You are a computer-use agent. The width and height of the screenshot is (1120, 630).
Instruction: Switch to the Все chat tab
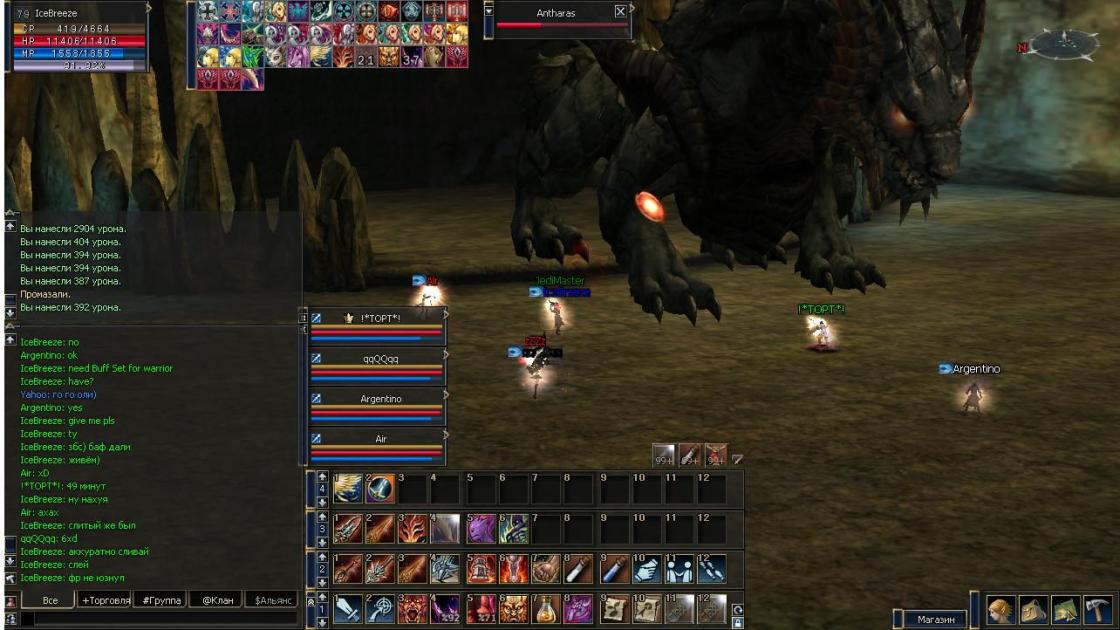[x=50, y=600]
